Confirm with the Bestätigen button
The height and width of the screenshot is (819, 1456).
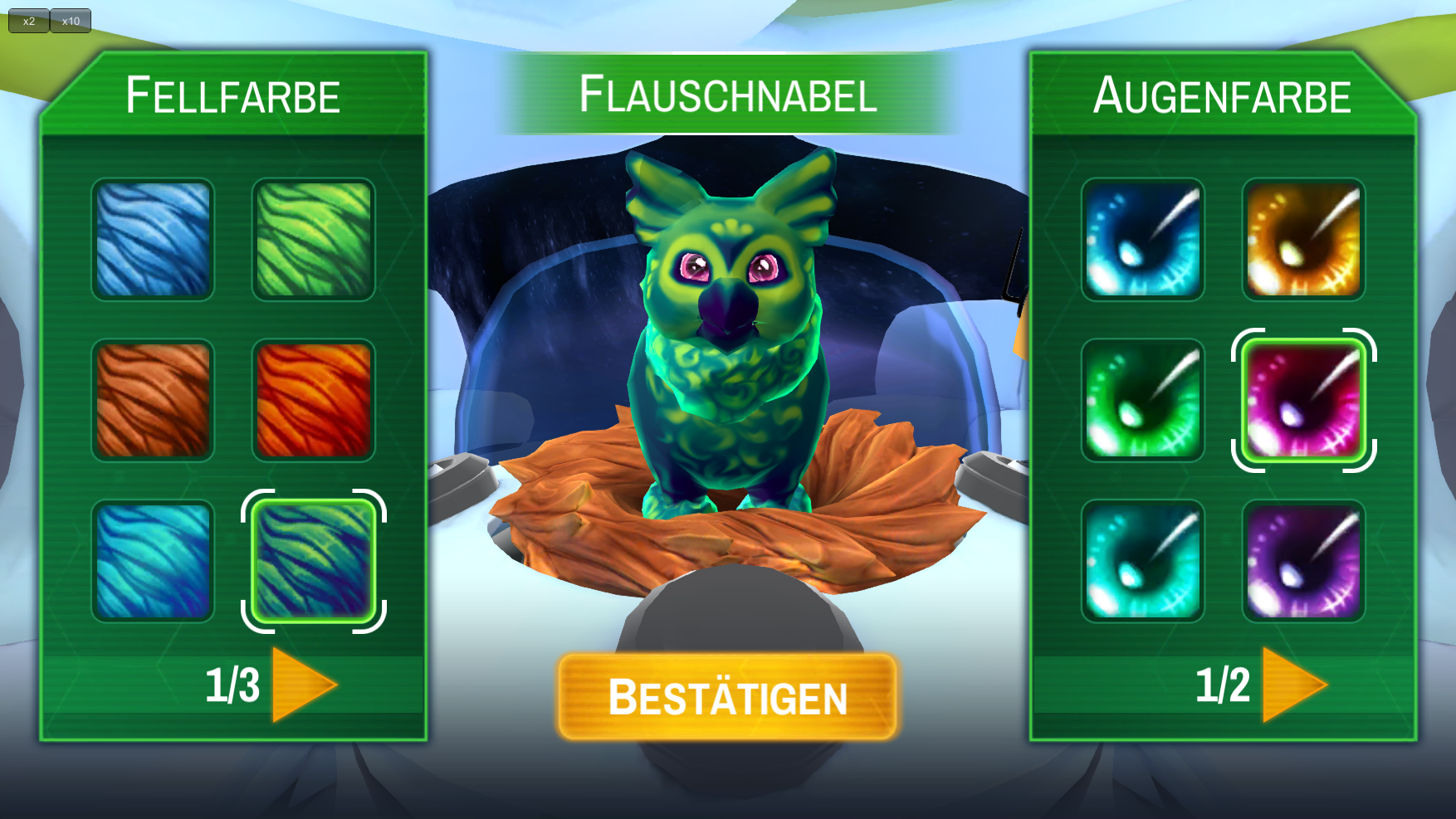click(x=727, y=697)
